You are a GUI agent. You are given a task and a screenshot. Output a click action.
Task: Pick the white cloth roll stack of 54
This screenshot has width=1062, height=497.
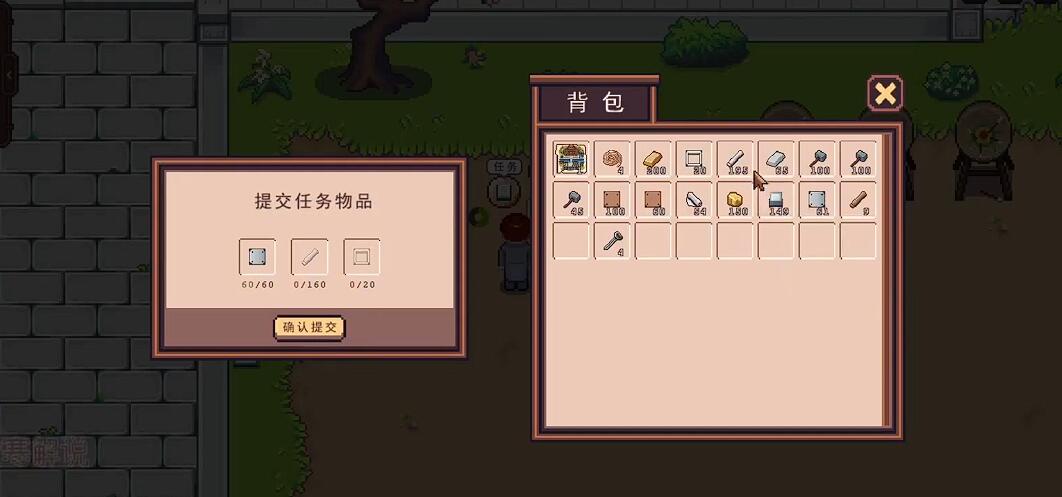694,200
